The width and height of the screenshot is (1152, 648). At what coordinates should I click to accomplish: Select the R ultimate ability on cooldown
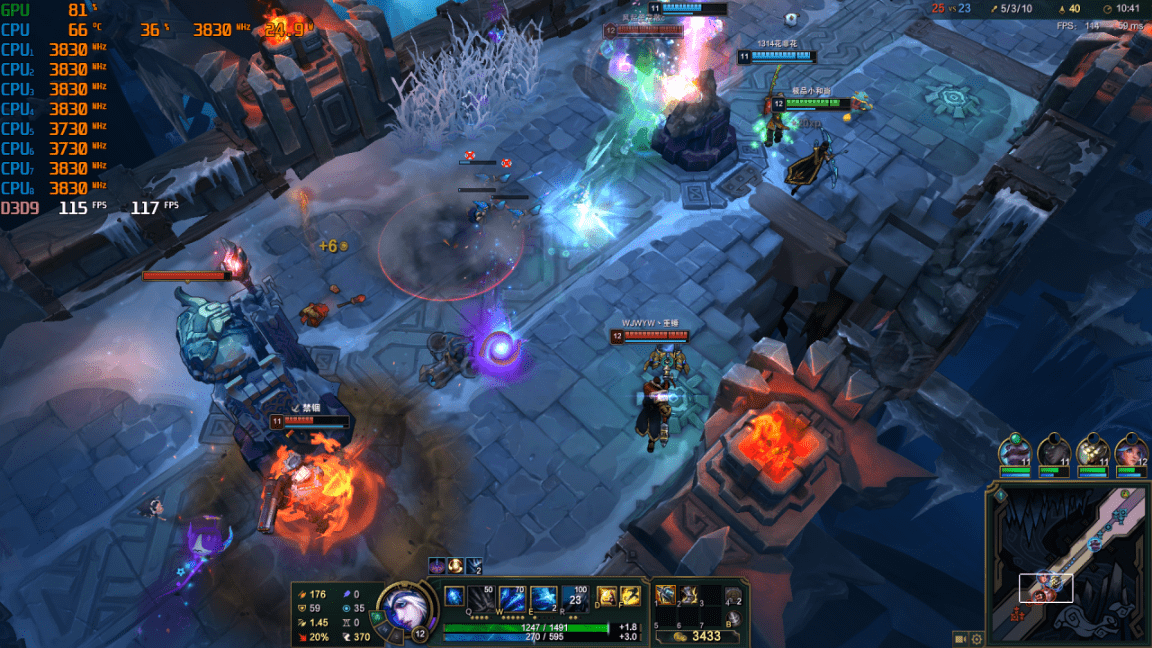(575, 597)
